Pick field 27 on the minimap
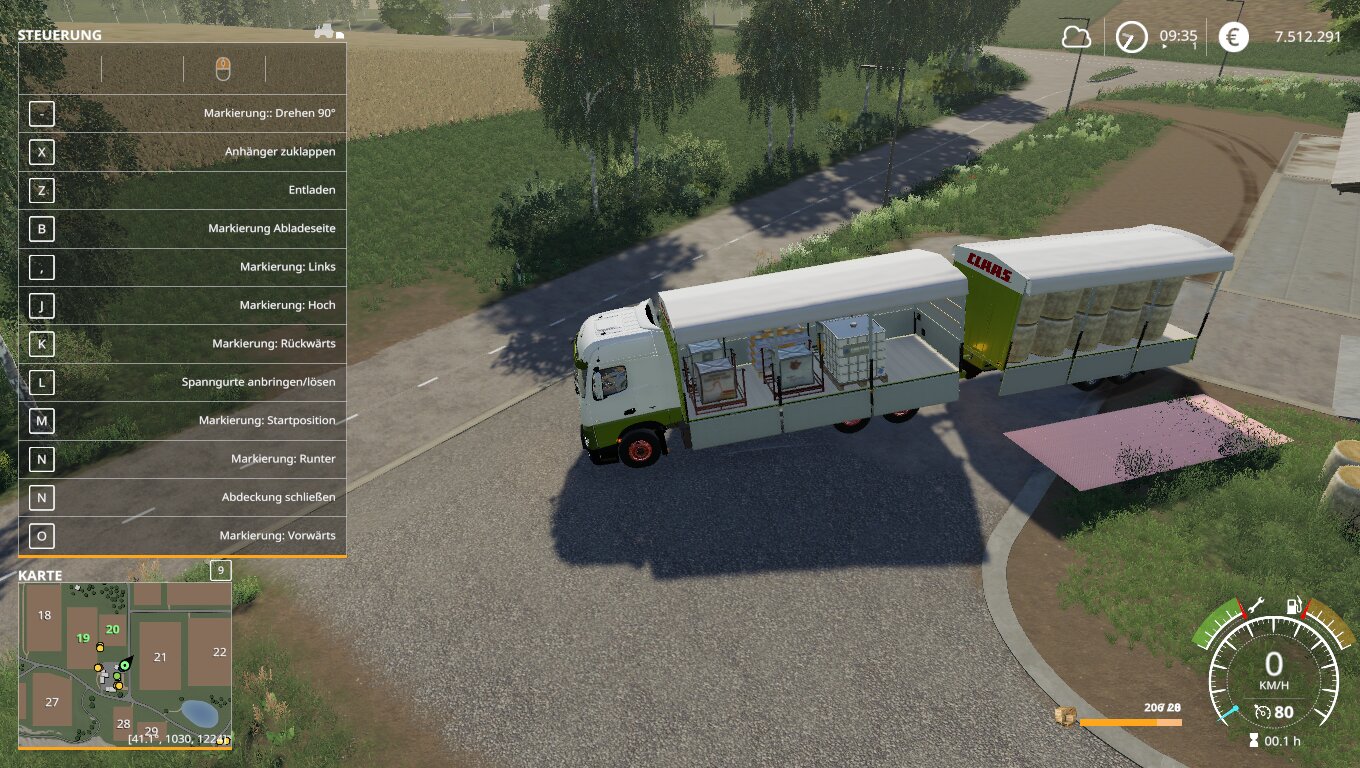This screenshot has width=1360, height=768. [52, 702]
